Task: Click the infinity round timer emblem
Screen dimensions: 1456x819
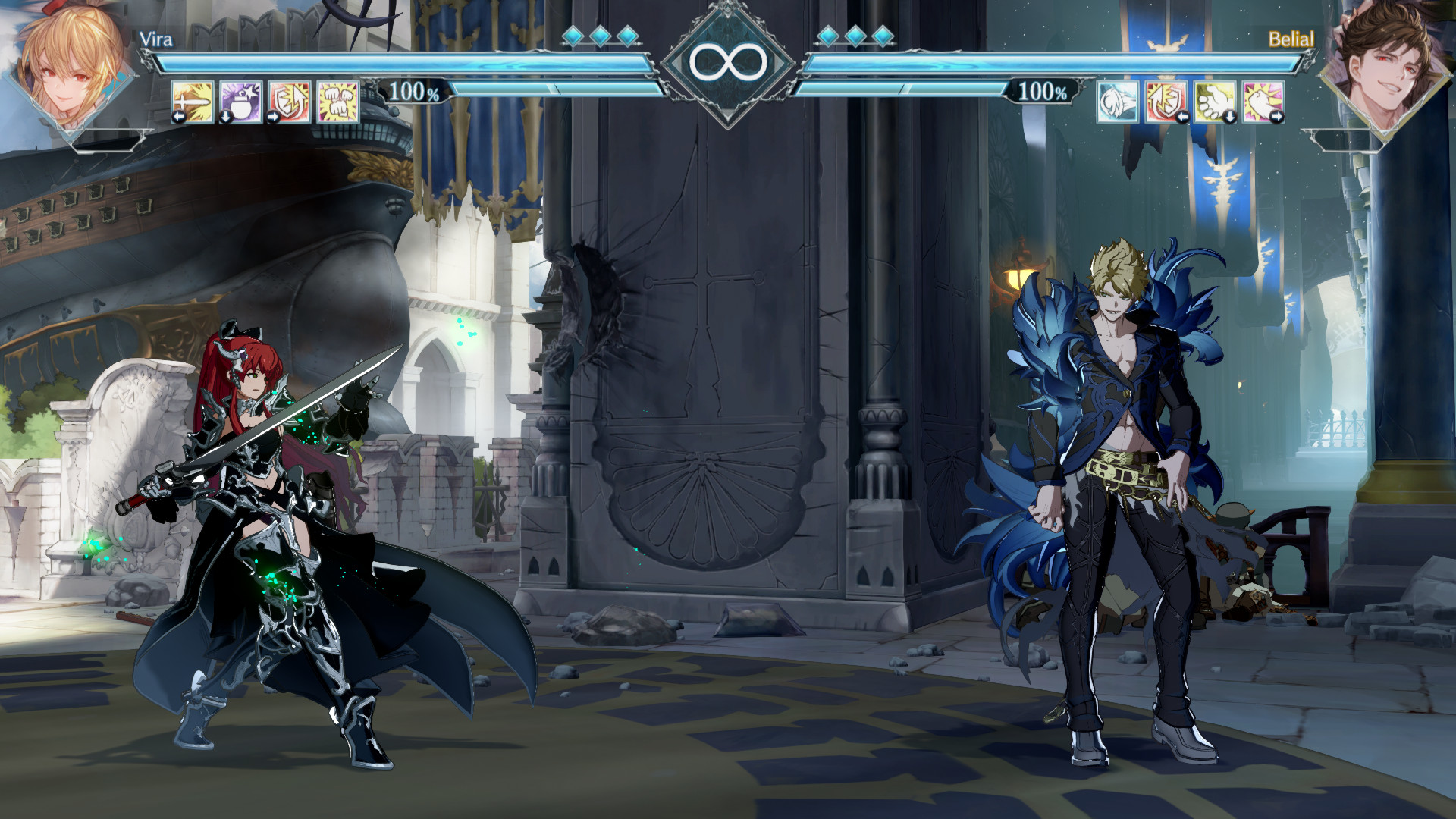Action: click(x=728, y=62)
